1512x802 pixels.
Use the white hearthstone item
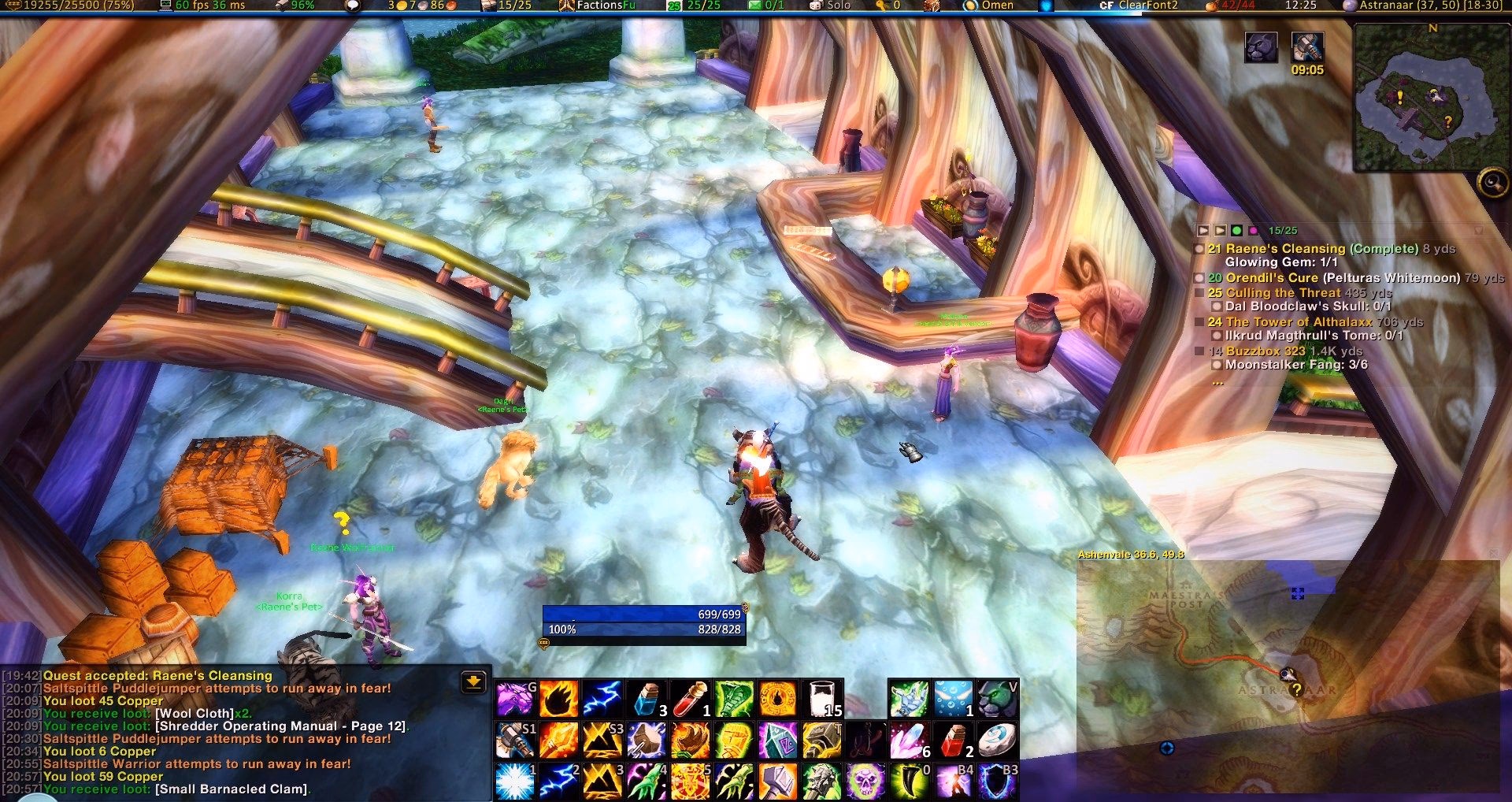[x=997, y=741]
